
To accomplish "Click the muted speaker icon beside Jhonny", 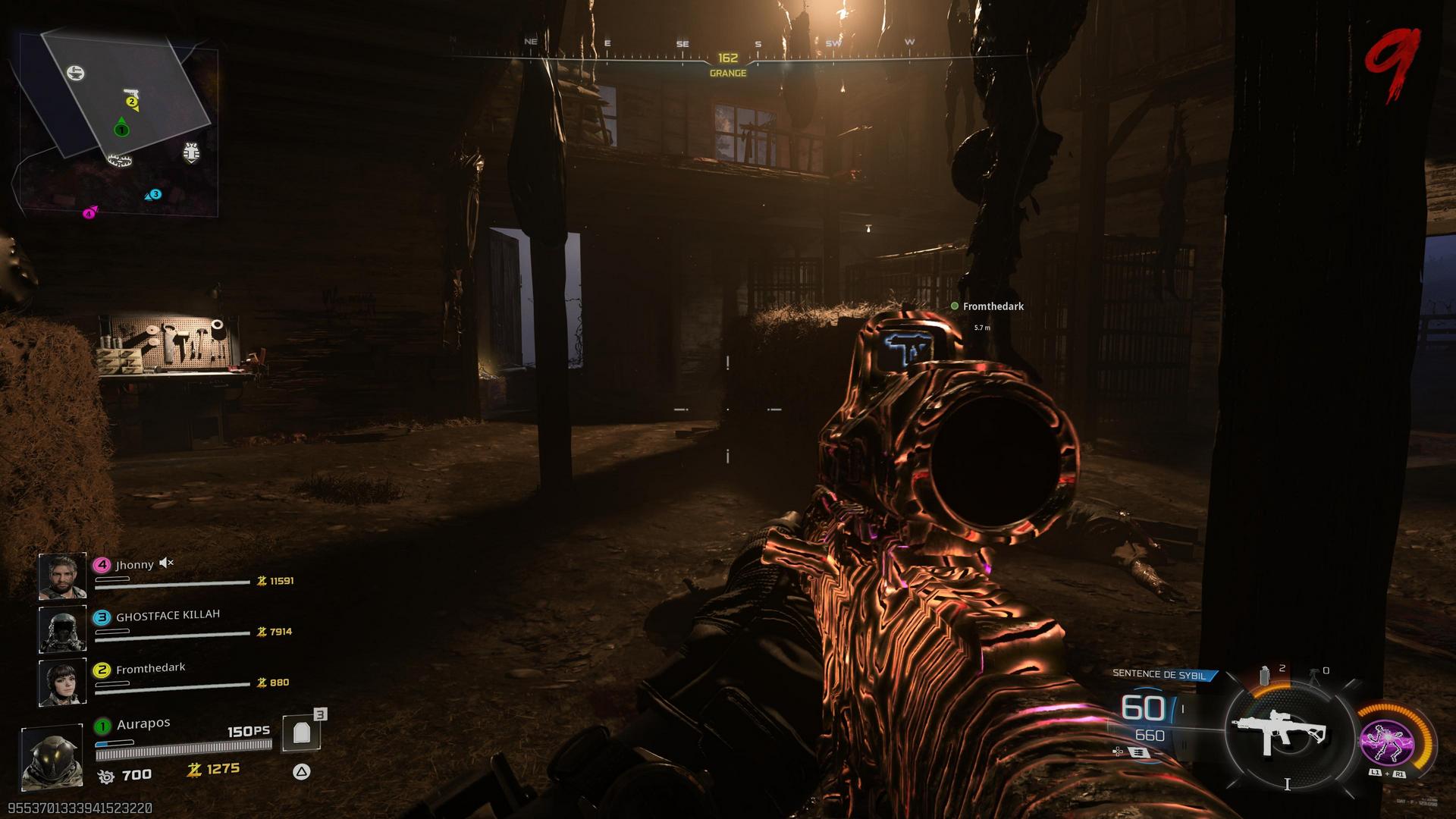I will (x=167, y=563).
